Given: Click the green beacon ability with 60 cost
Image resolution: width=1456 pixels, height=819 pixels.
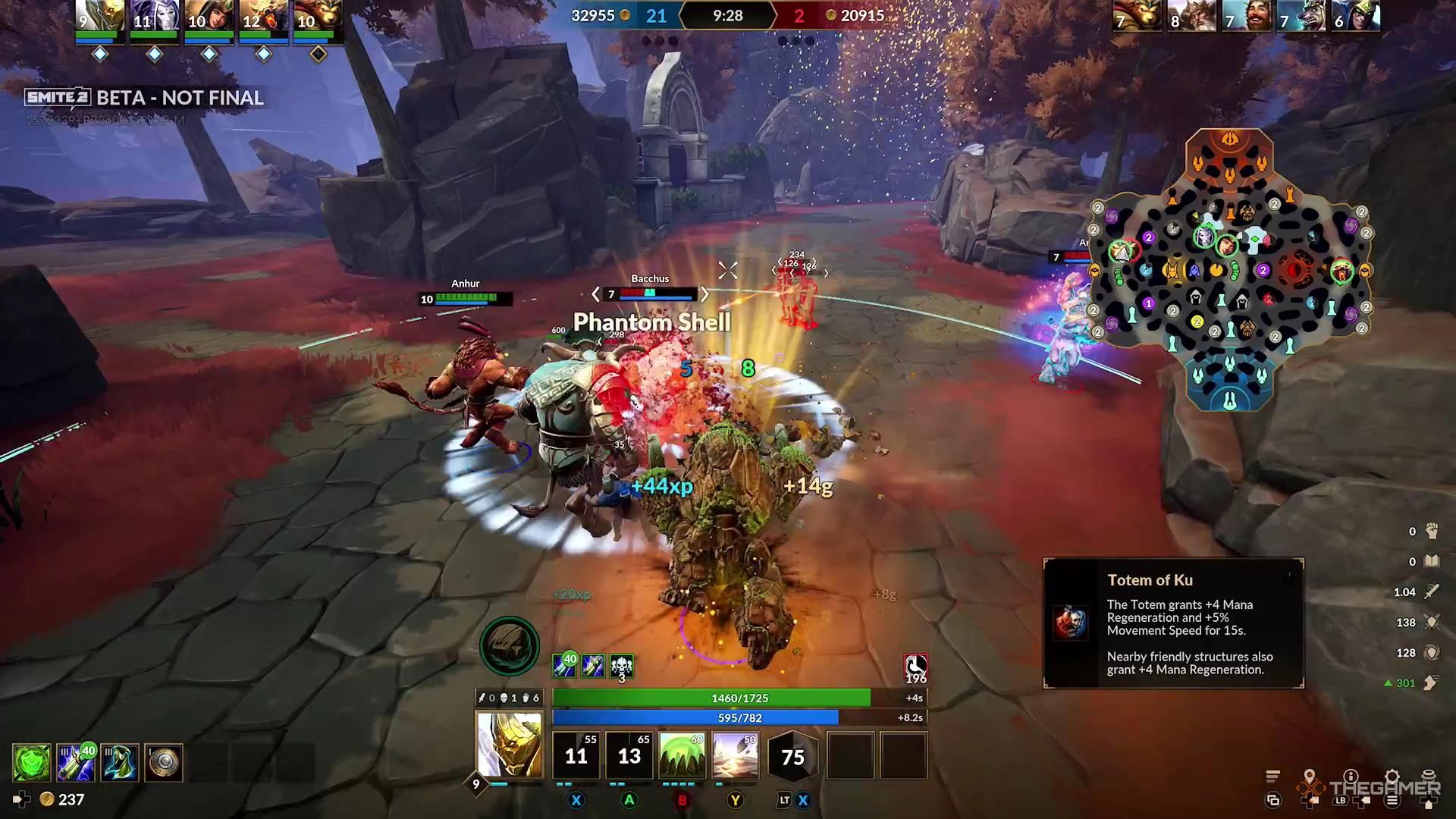Looking at the screenshot, I should pyautogui.click(x=682, y=755).
